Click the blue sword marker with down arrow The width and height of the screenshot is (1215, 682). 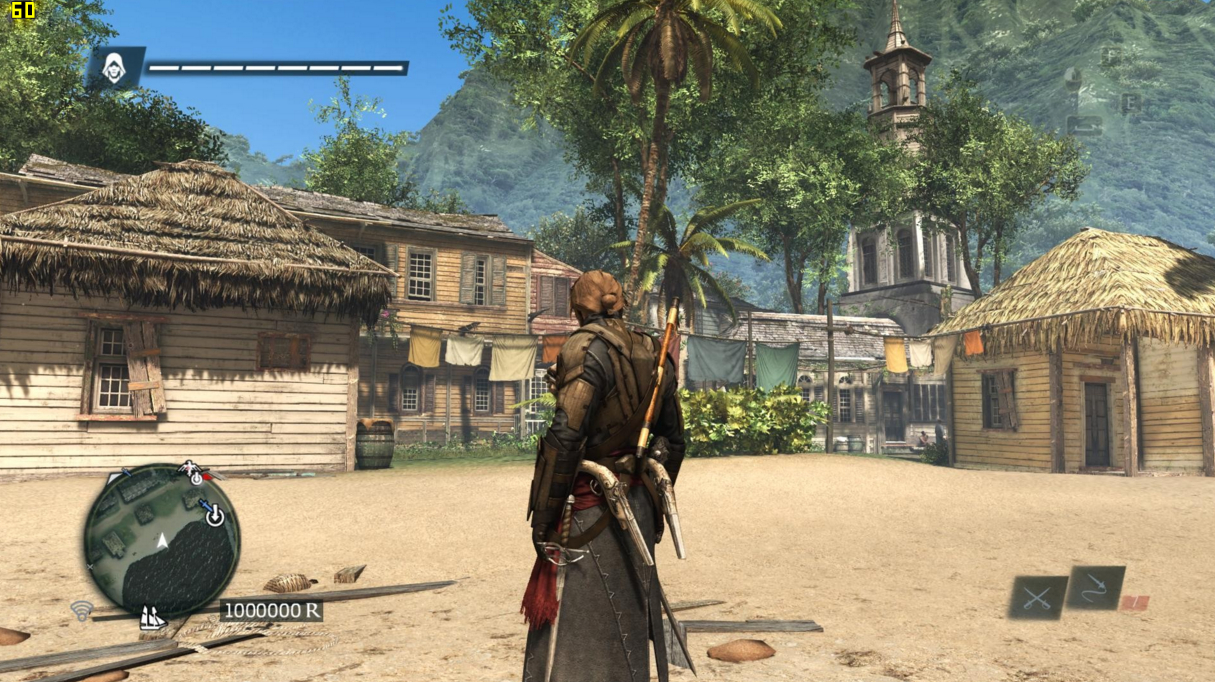tap(212, 512)
